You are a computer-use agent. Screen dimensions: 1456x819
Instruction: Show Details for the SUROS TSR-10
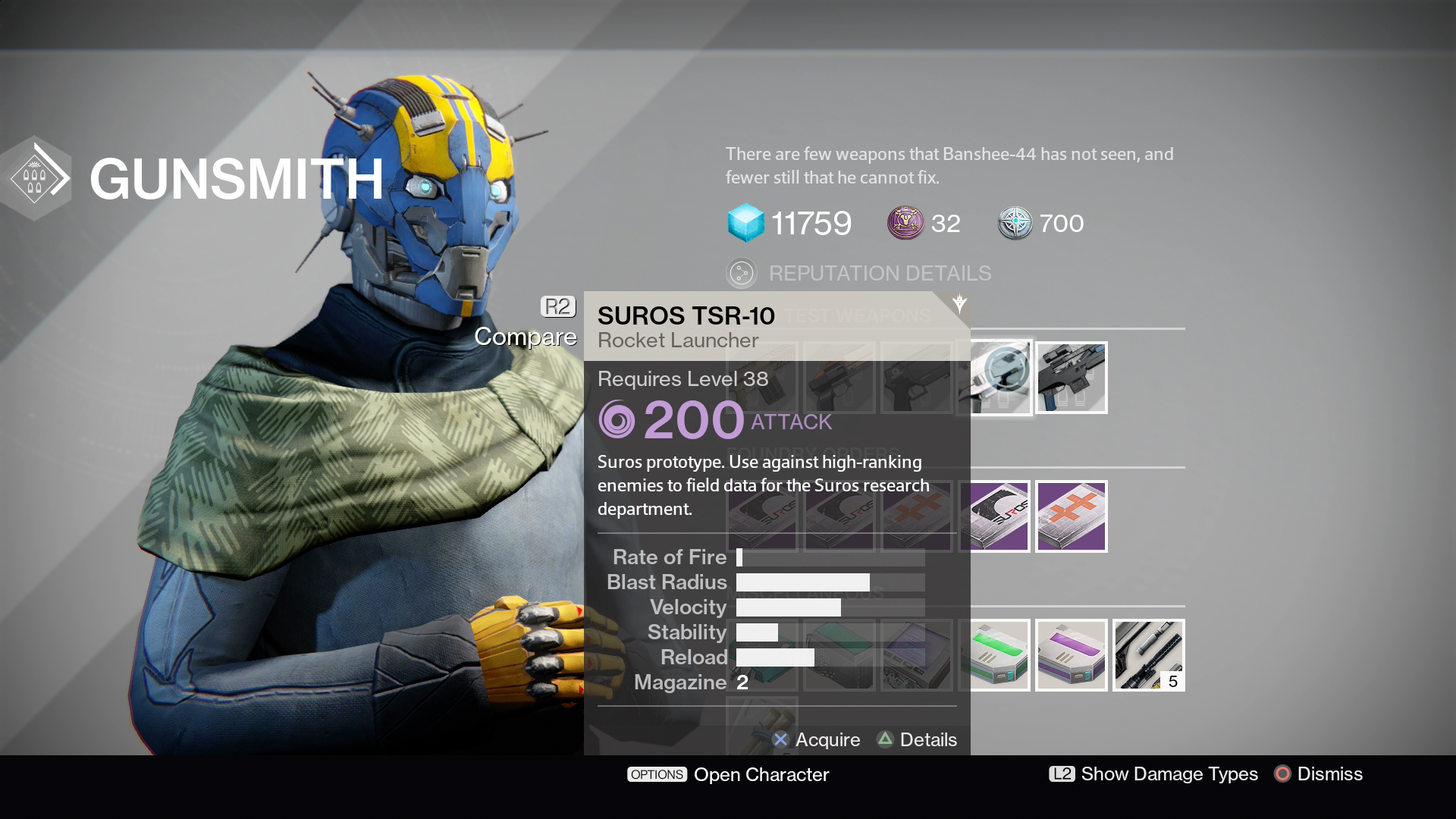917,739
